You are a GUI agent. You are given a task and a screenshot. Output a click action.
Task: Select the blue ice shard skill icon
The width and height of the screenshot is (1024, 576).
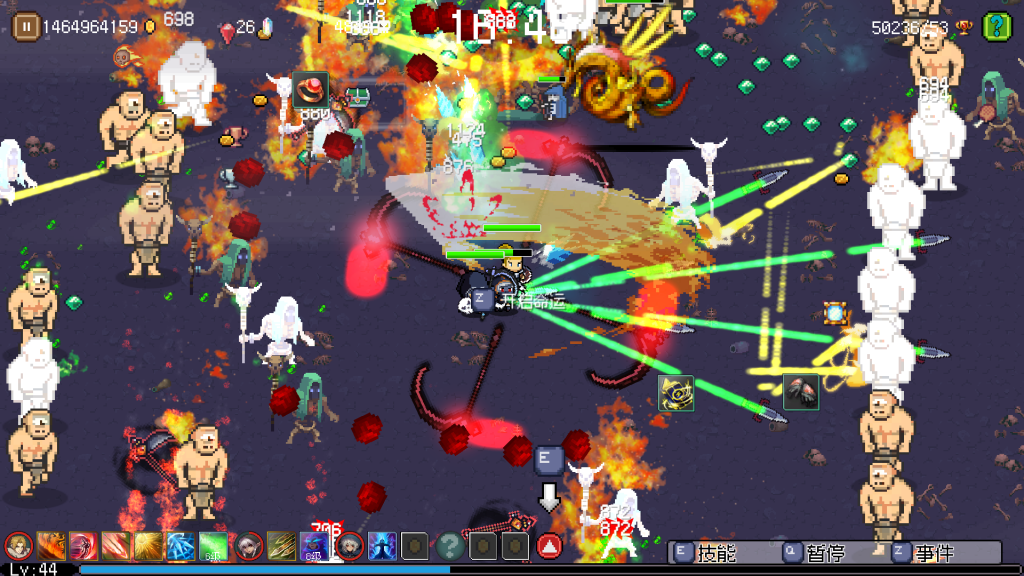[182, 546]
